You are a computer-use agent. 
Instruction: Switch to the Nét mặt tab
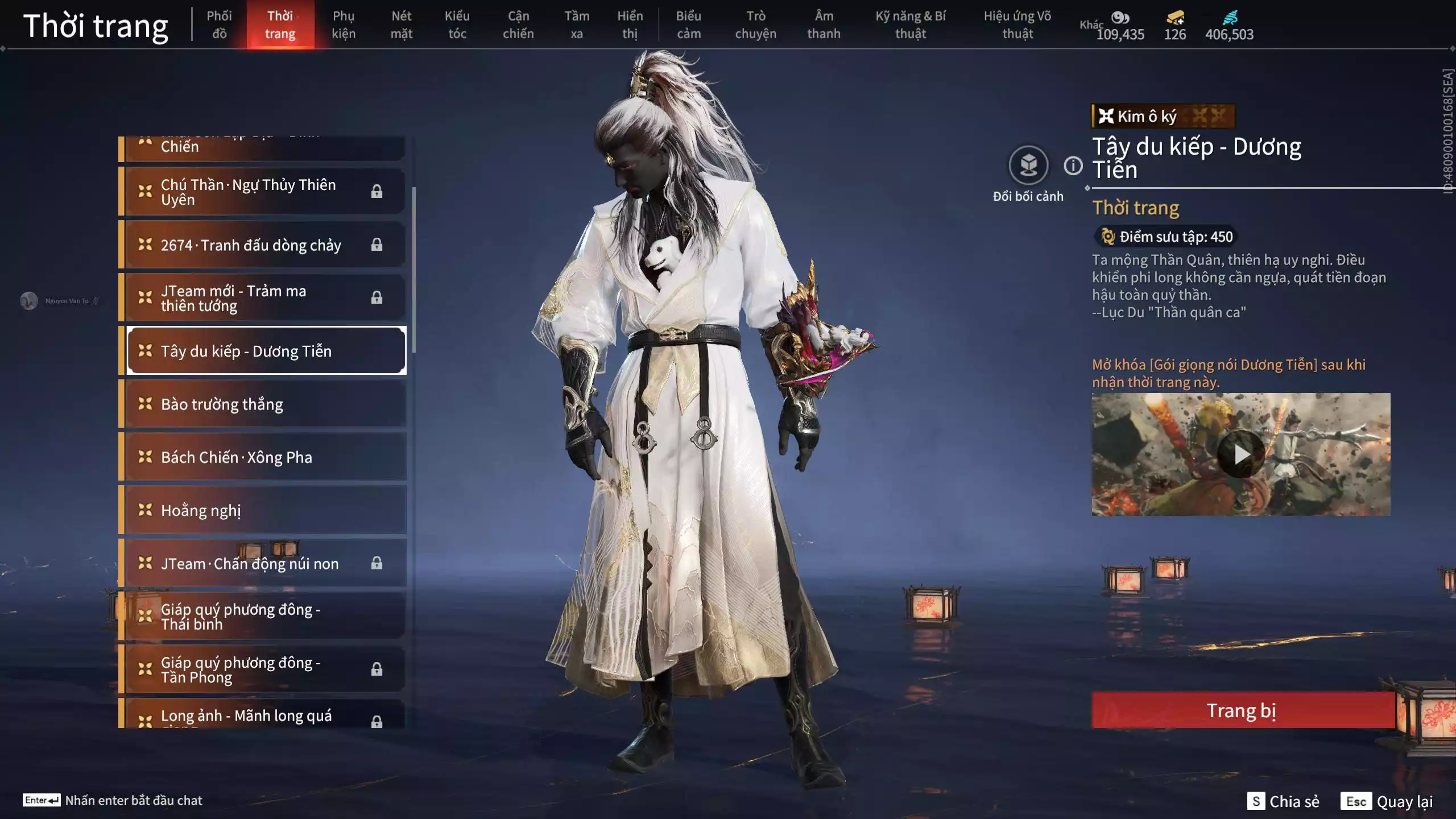(401, 25)
